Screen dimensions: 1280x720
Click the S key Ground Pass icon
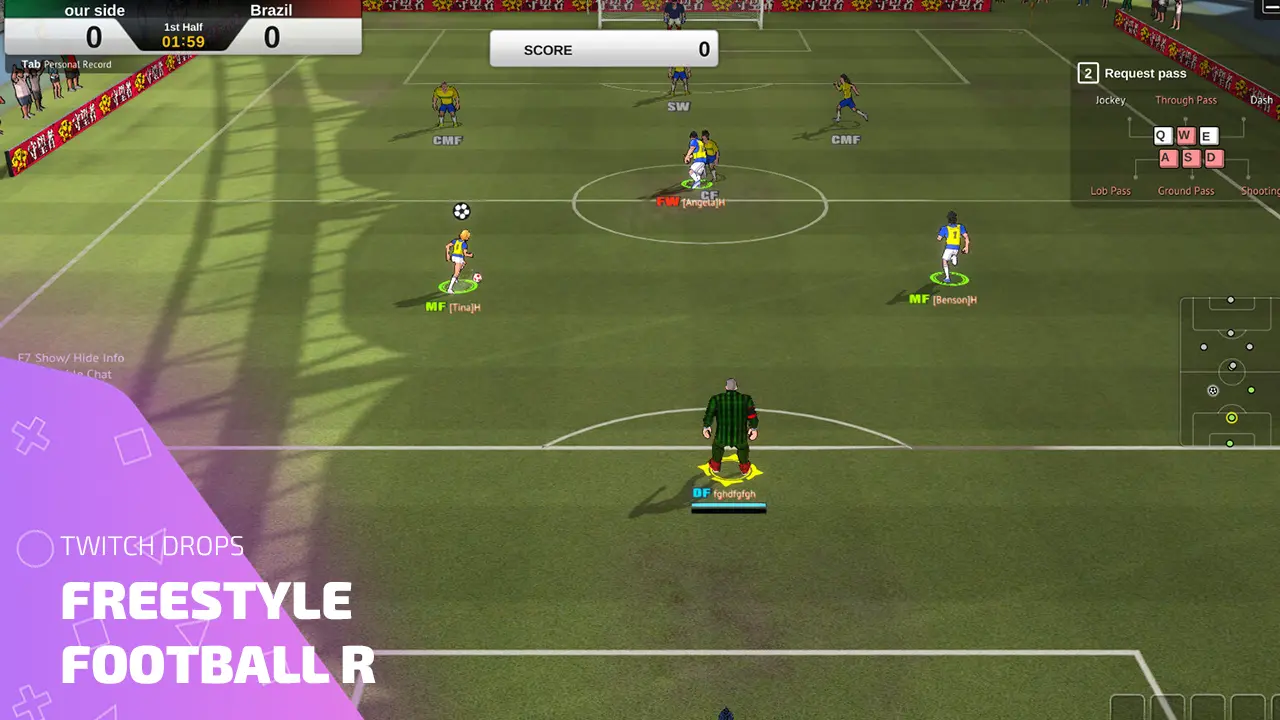(1189, 158)
